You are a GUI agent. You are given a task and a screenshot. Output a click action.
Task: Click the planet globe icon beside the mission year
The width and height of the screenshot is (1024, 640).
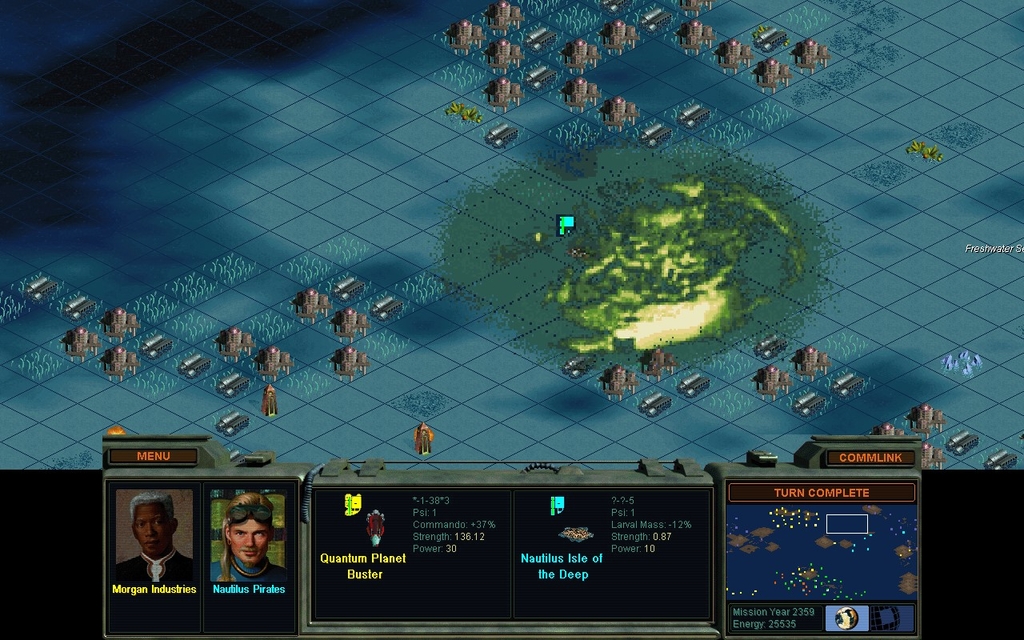click(846, 617)
